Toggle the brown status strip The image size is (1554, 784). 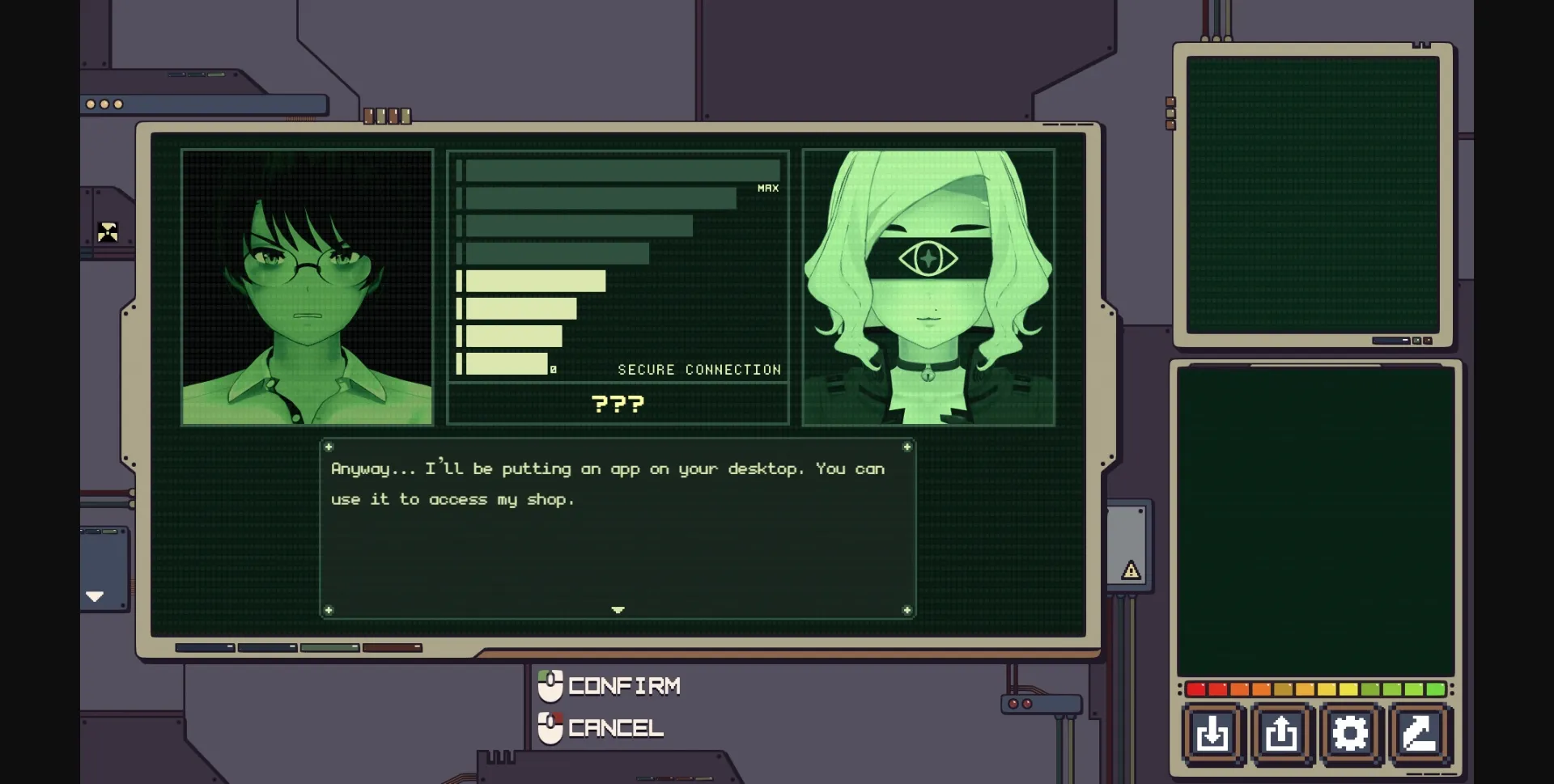pos(392,647)
